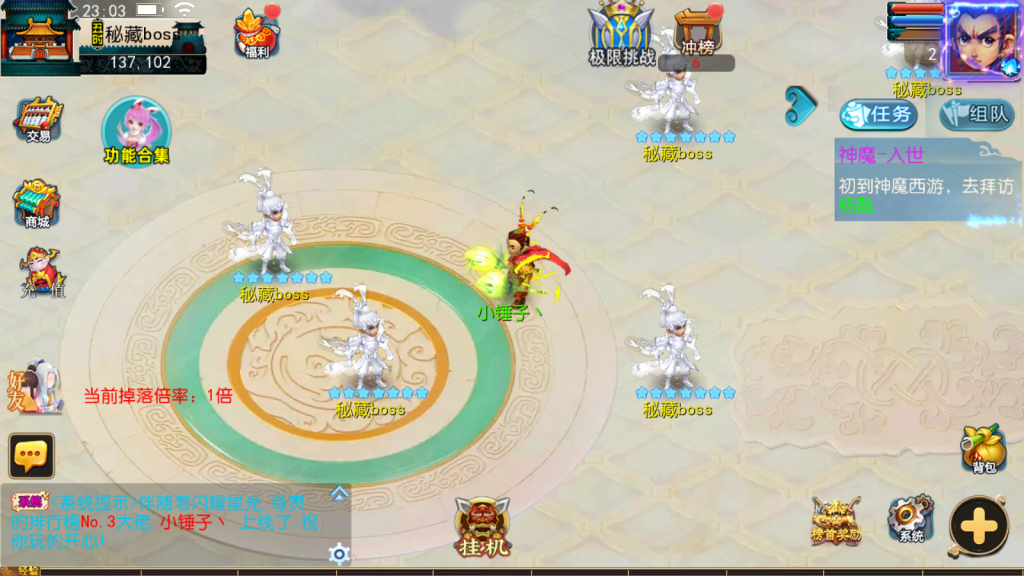Image resolution: width=1024 pixels, height=576 pixels.
Task: Open the 功能合集 feature collection
Action: click(136, 132)
